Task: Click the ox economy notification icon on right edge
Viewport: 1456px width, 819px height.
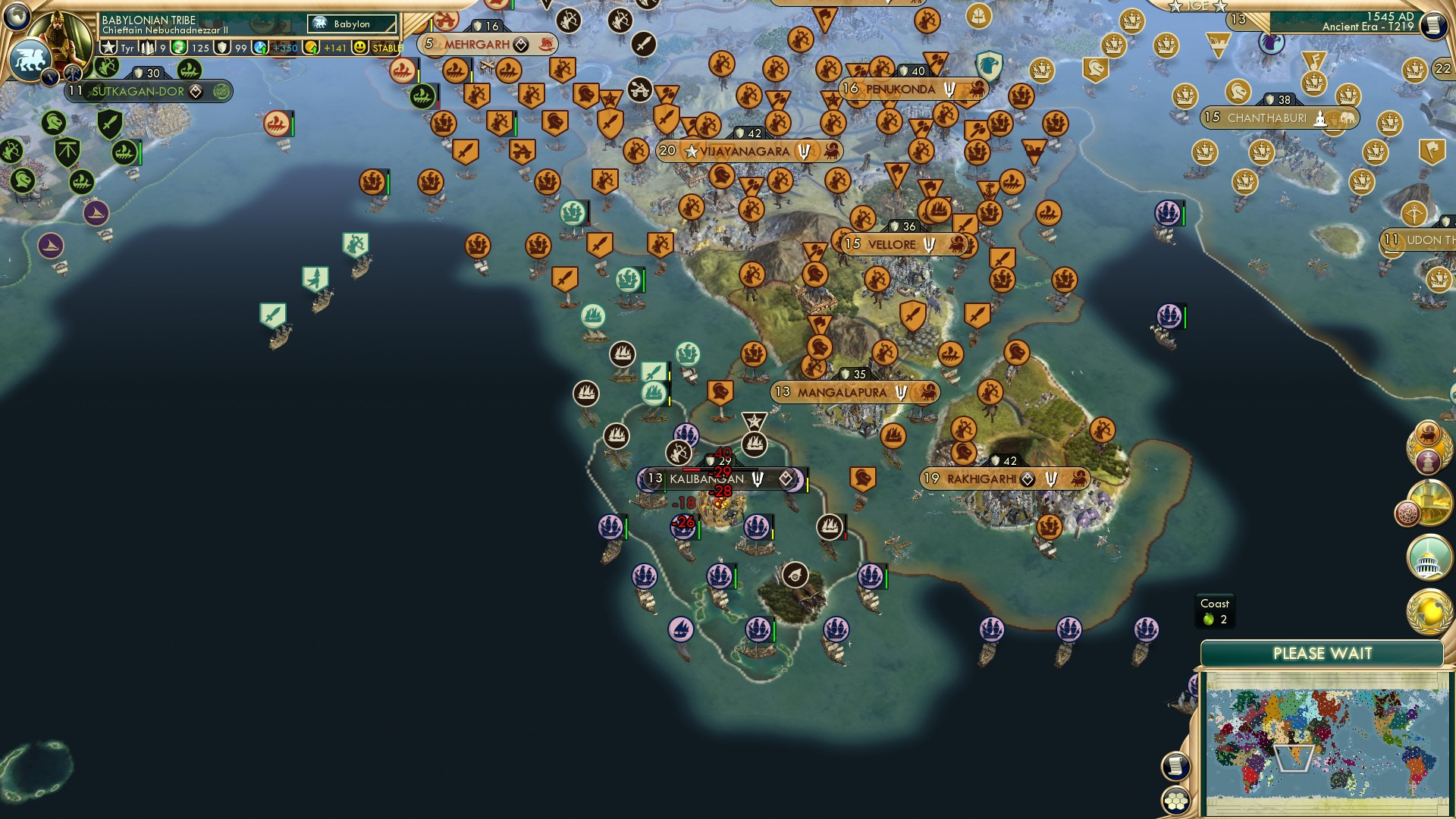Action: pos(1428,434)
